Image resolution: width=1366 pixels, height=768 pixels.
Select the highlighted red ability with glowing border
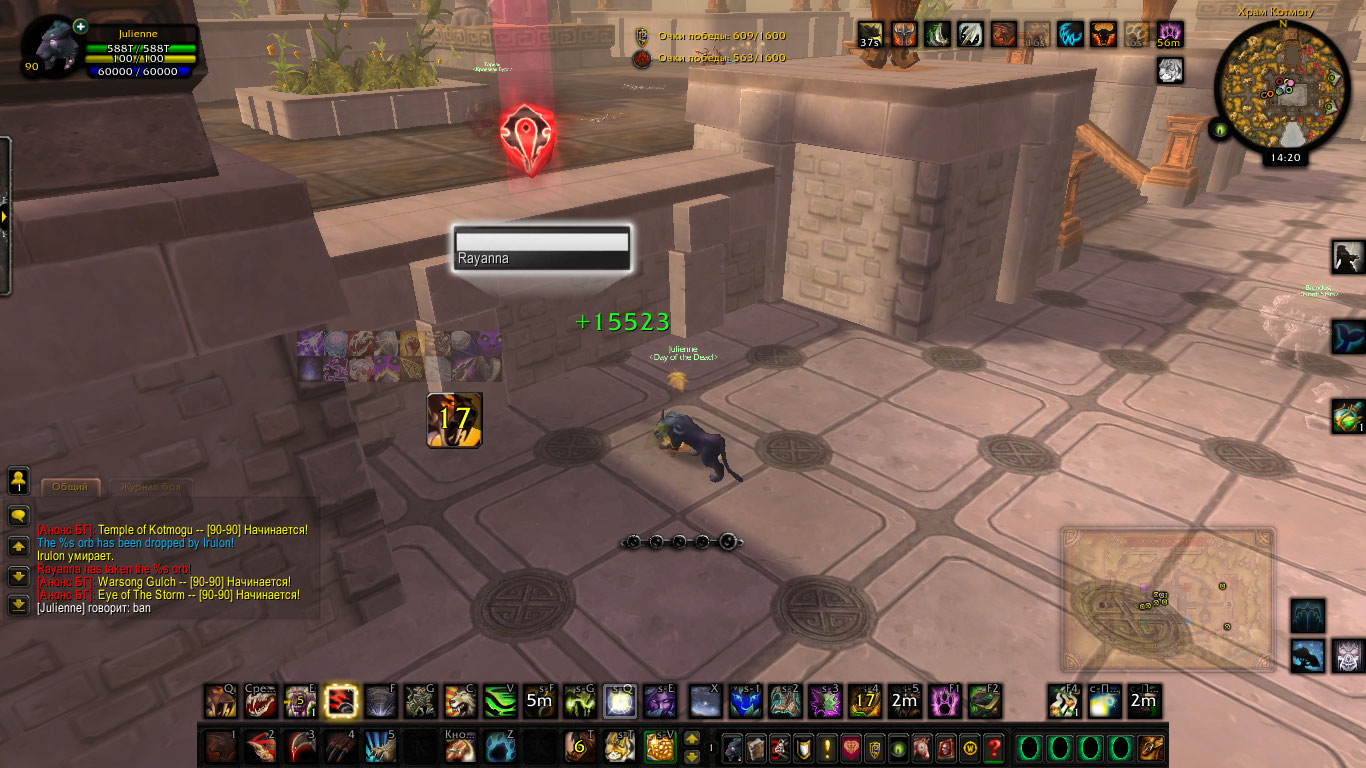(342, 701)
